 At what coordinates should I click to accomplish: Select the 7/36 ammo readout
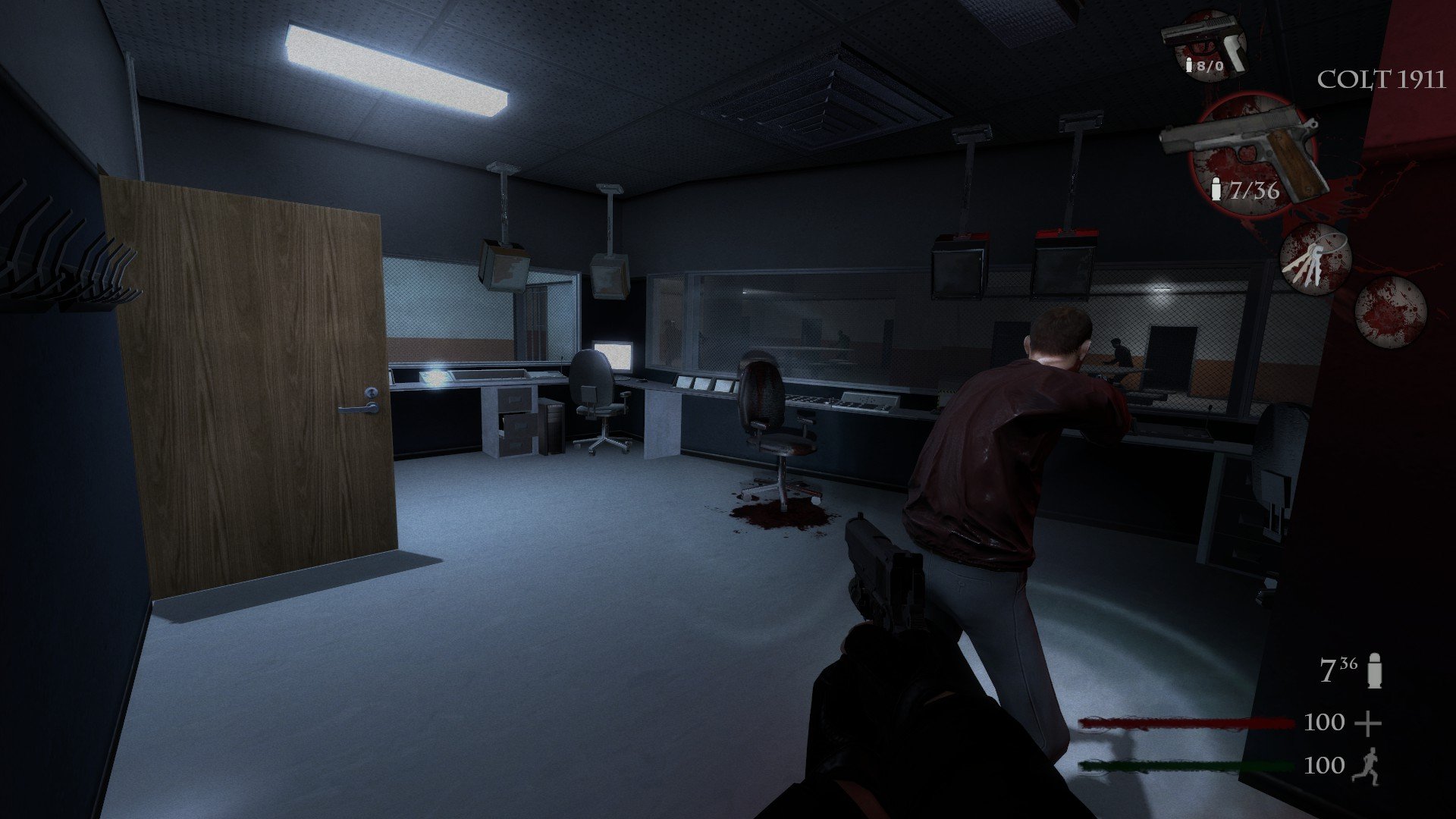click(x=1255, y=191)
